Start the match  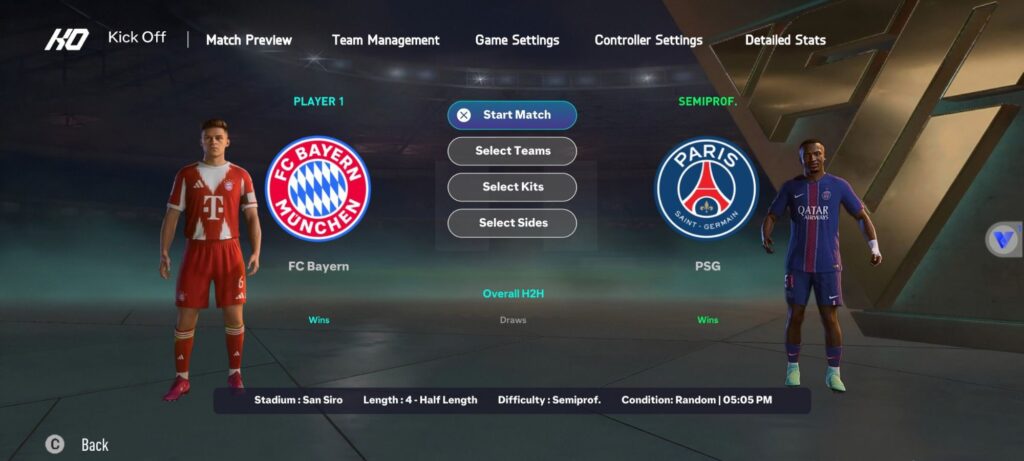512,115
